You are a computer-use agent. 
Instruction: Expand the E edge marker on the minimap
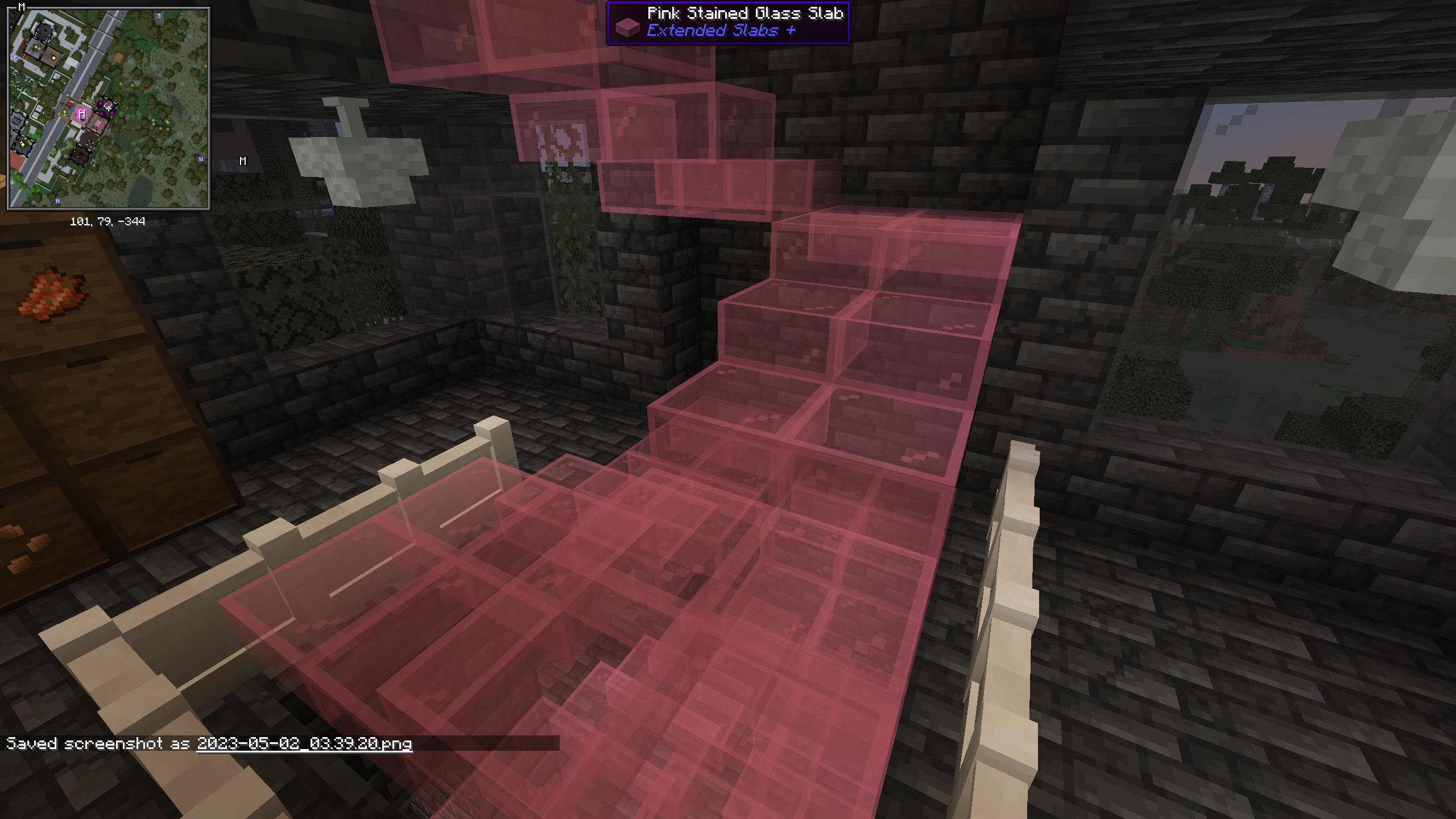[15, 57]
